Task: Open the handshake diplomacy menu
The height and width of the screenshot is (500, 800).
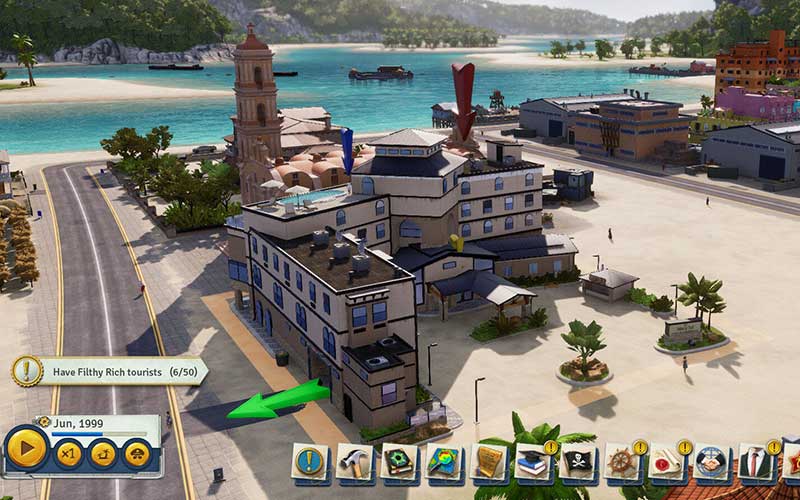Action: click(711, 462)
